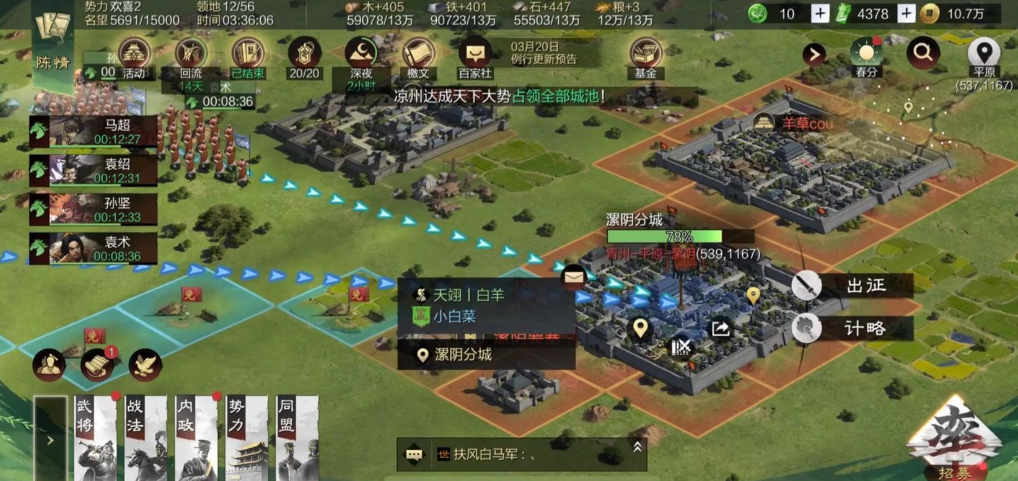Open the 回流 returning-player icon
Screen dimensions: 1018x481
190,54
